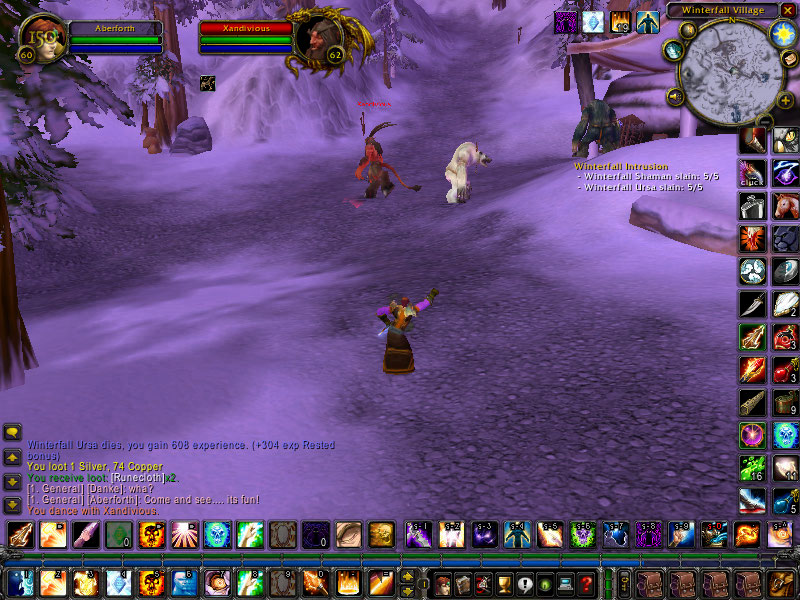Open the red question mark help button
Image resolution: width=800 pixels, height=600 pixels.
click(x=587, y=583)
